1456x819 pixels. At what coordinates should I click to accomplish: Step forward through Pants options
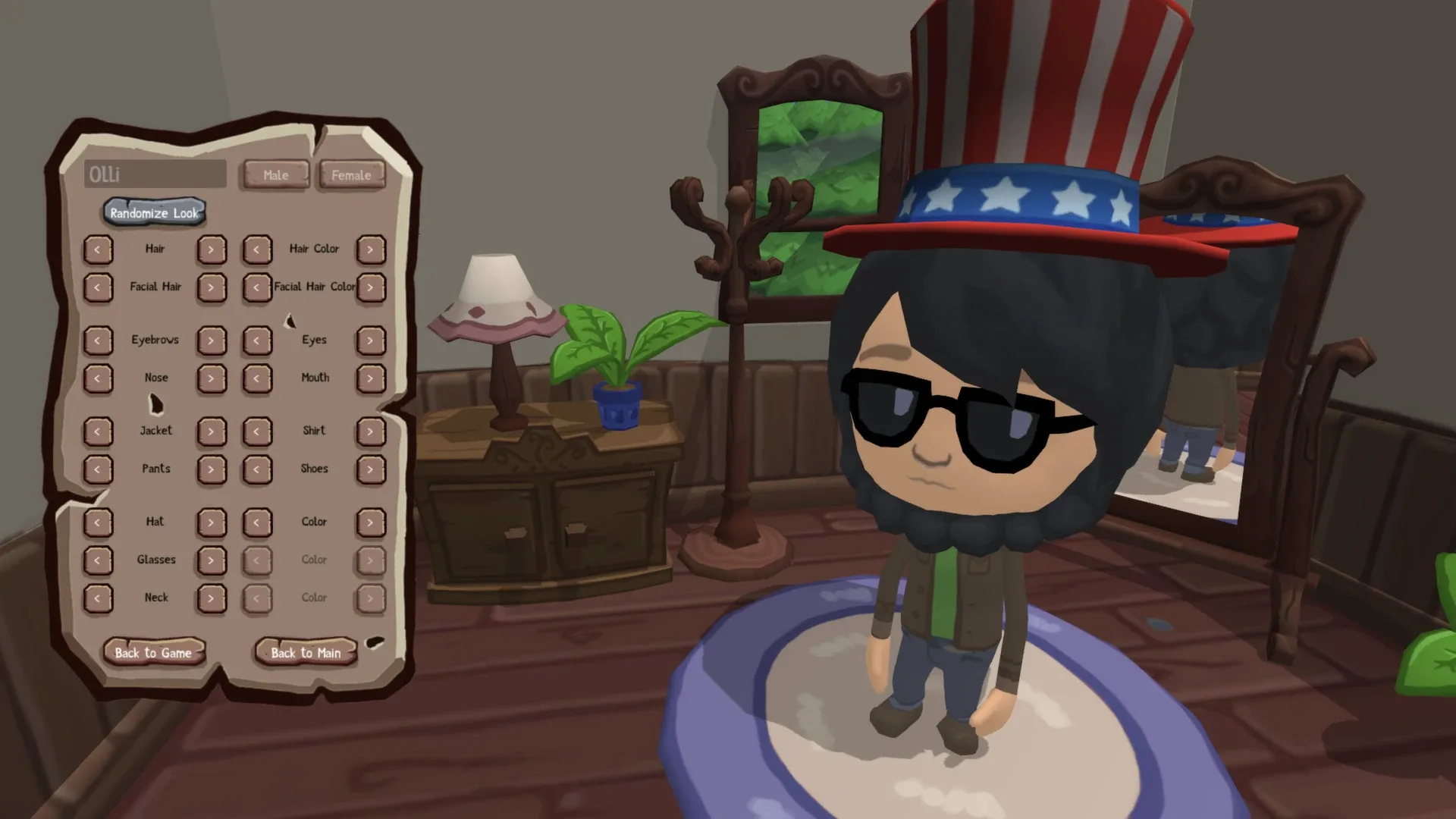tap(212, 469)
